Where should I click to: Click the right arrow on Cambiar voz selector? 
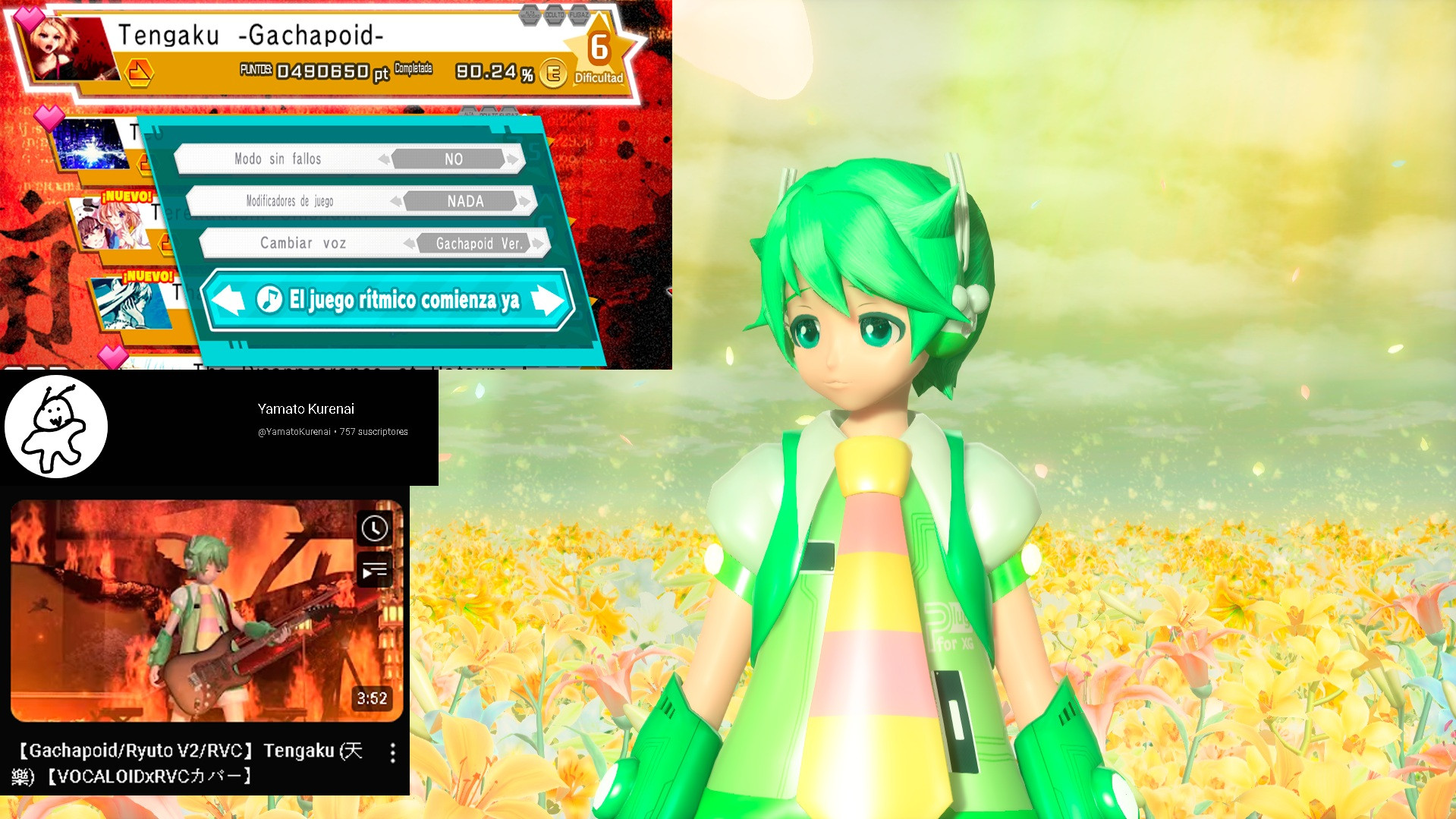point(539,243)
